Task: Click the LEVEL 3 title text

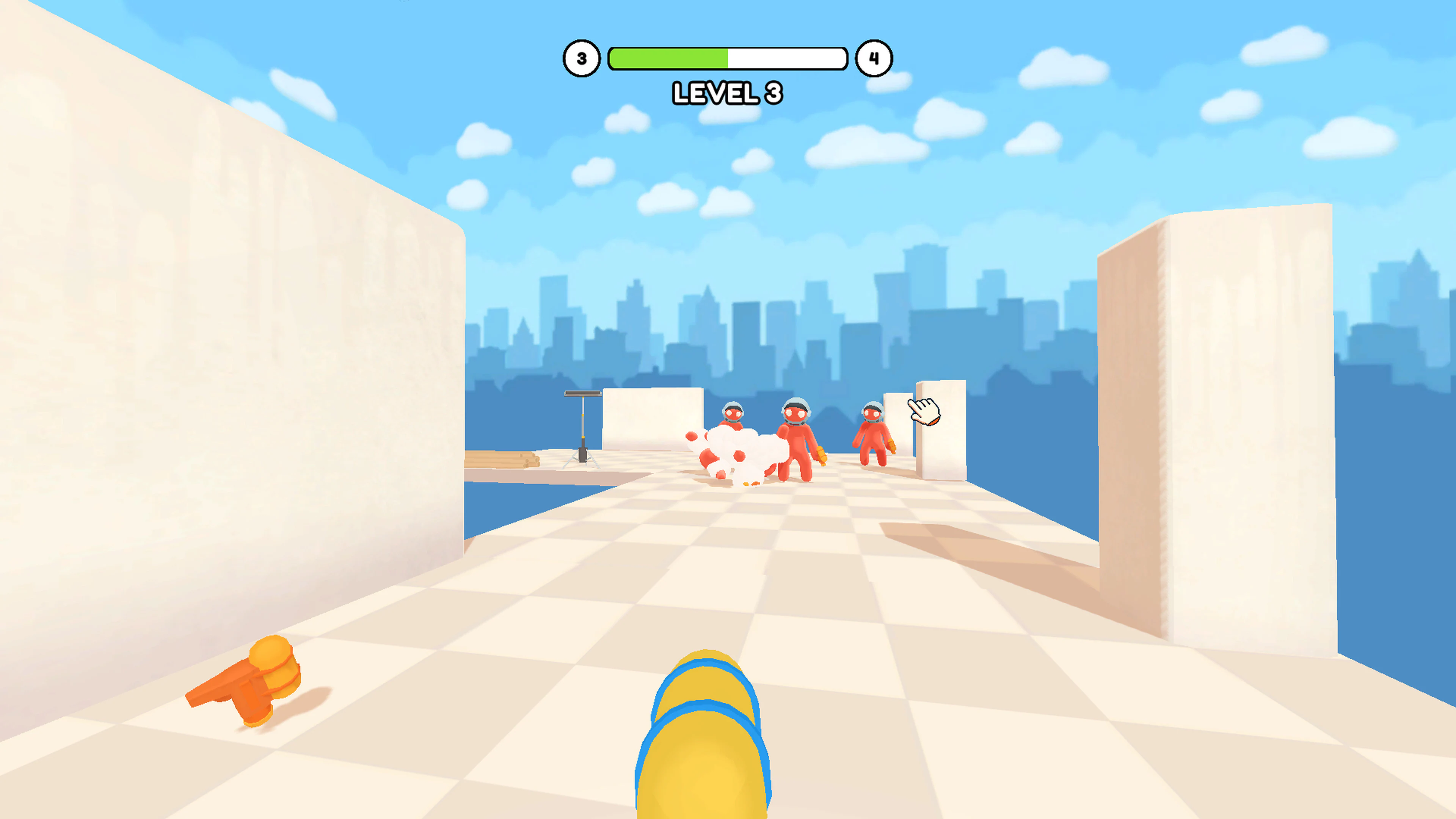Action: point(728,93)
